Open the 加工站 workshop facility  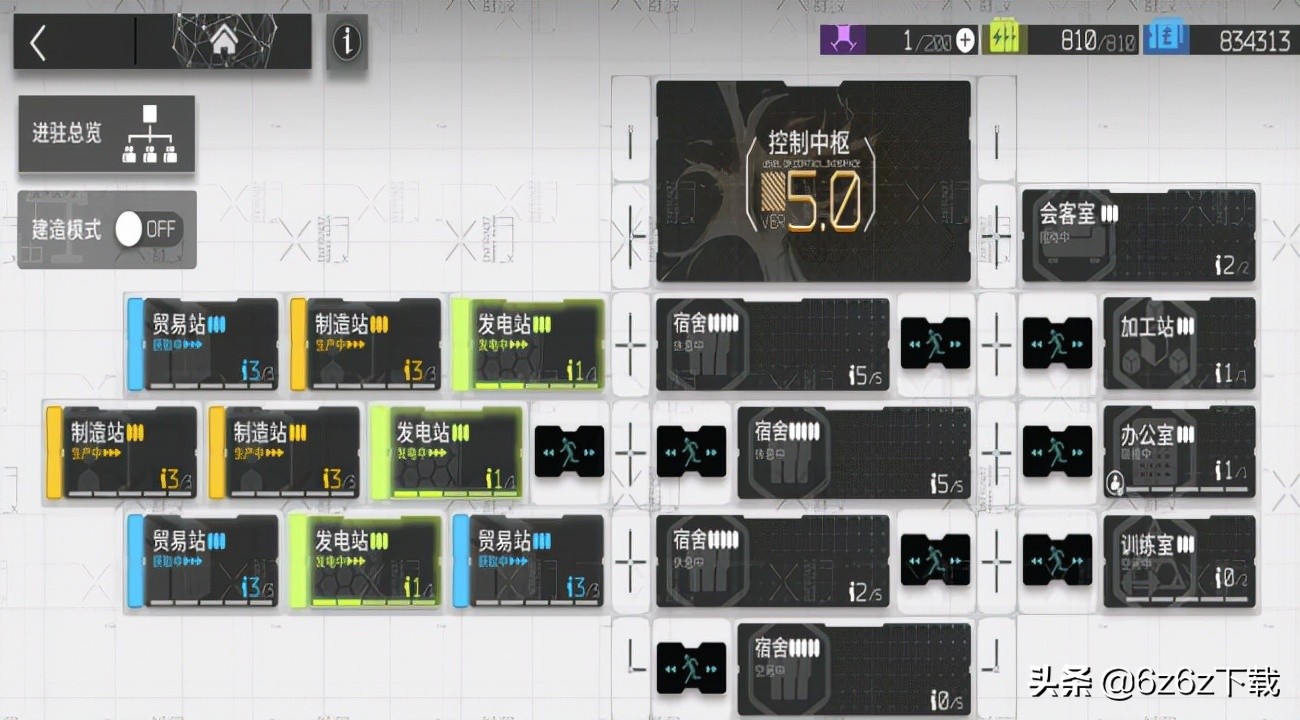[1178, 343]
